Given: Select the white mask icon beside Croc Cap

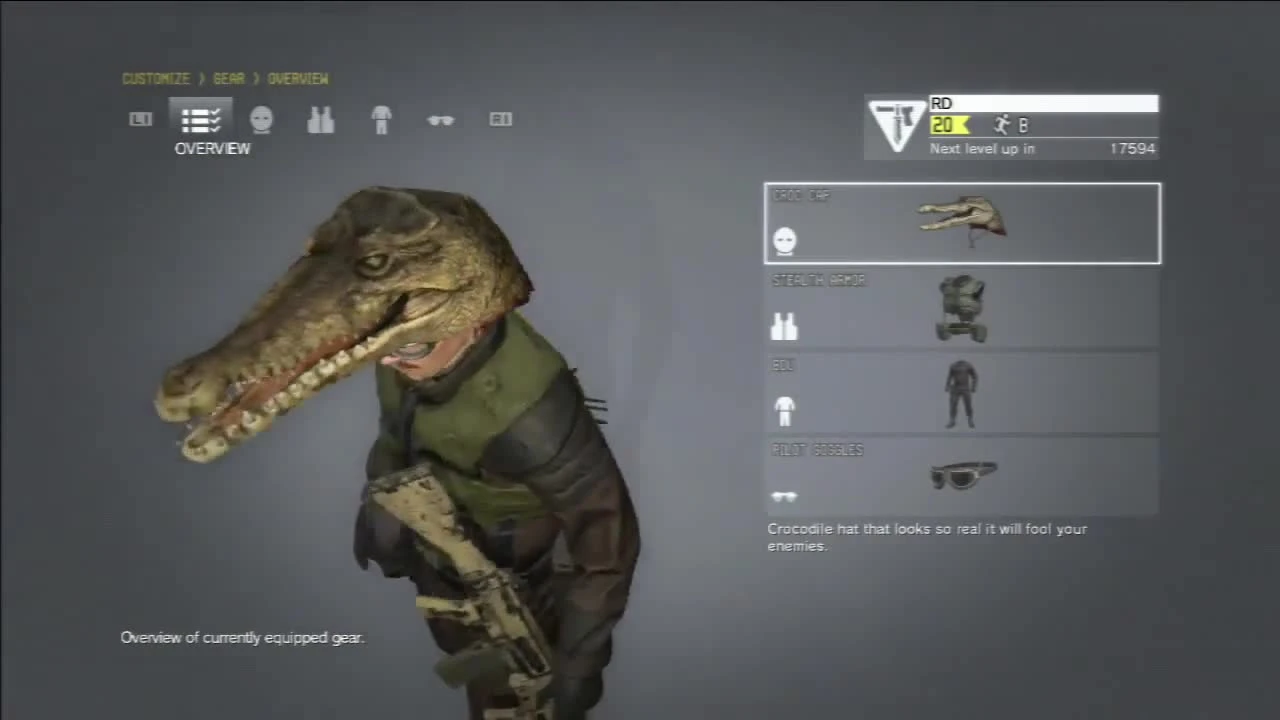Looking at the screenshot, I should click(784, 240).
